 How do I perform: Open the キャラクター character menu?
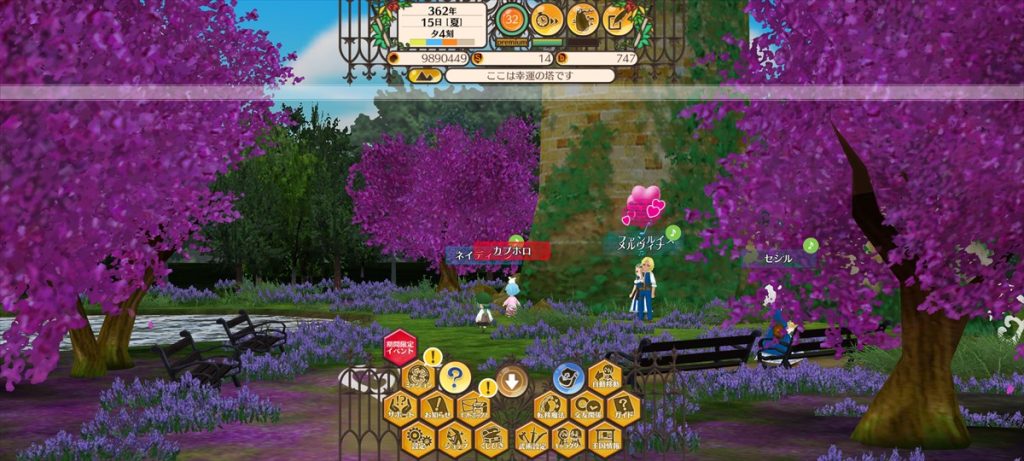568,438
